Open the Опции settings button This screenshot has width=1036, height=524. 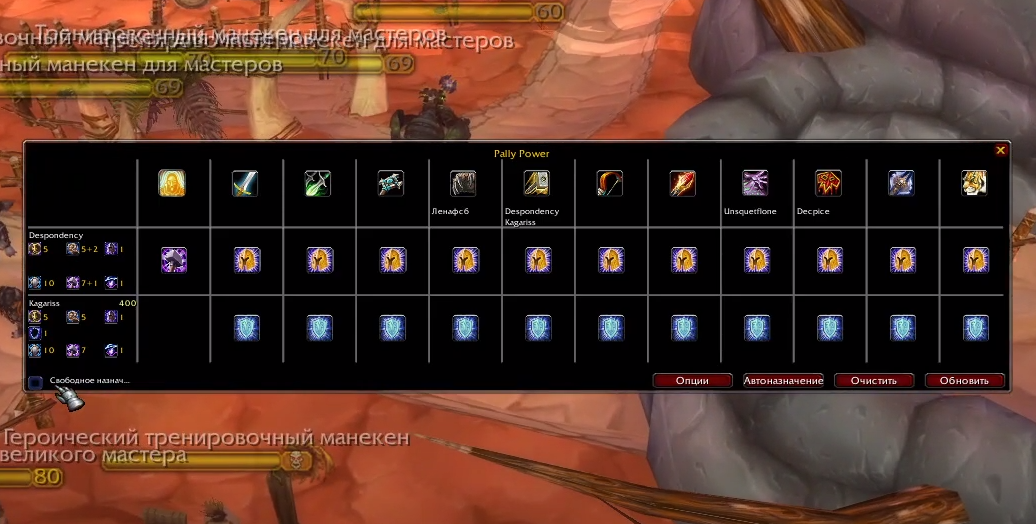[692, 380]
